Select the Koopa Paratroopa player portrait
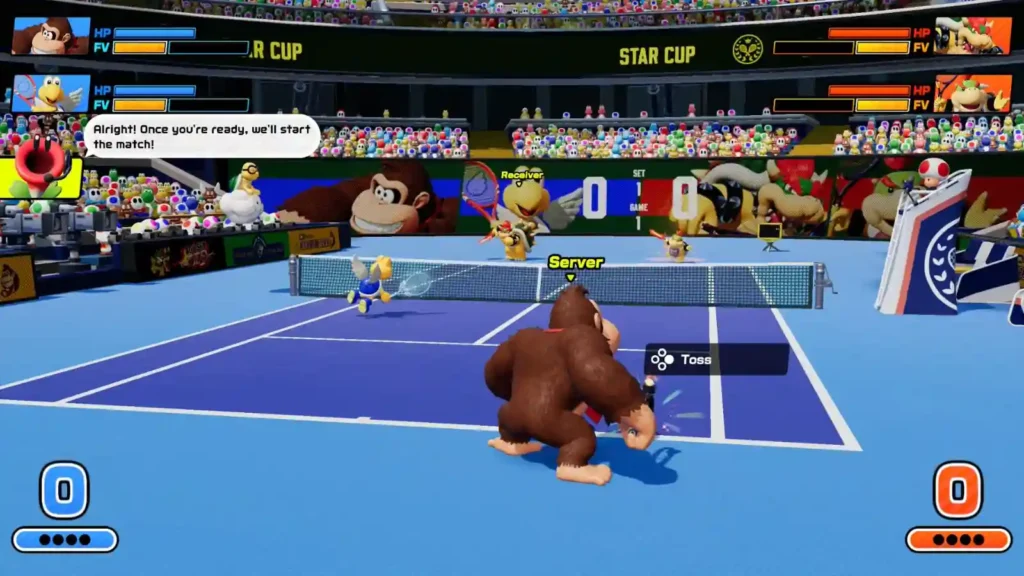This screenshot has height=576, width=1024. click(50, 93)
